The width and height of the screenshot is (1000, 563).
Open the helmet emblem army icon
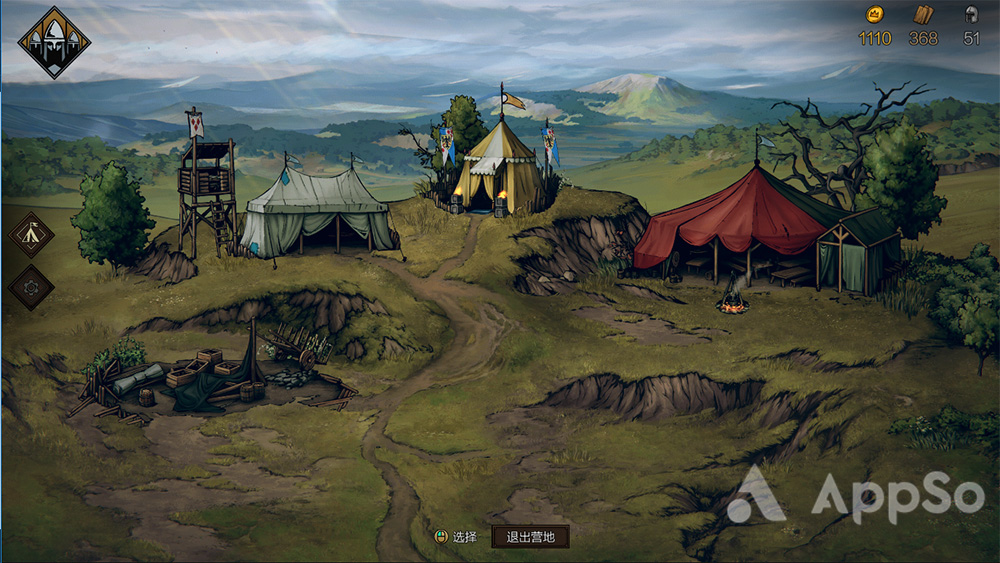pos(54,42)
